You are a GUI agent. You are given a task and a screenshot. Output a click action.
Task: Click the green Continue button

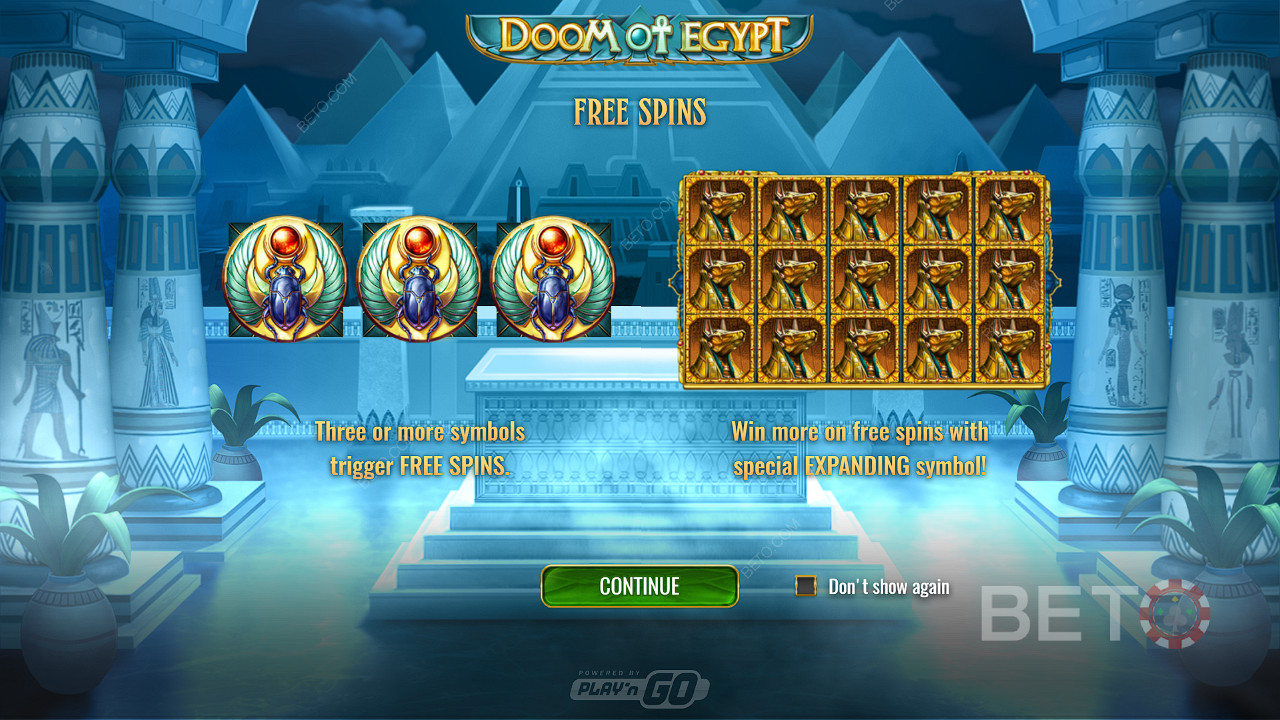point(639,586)
